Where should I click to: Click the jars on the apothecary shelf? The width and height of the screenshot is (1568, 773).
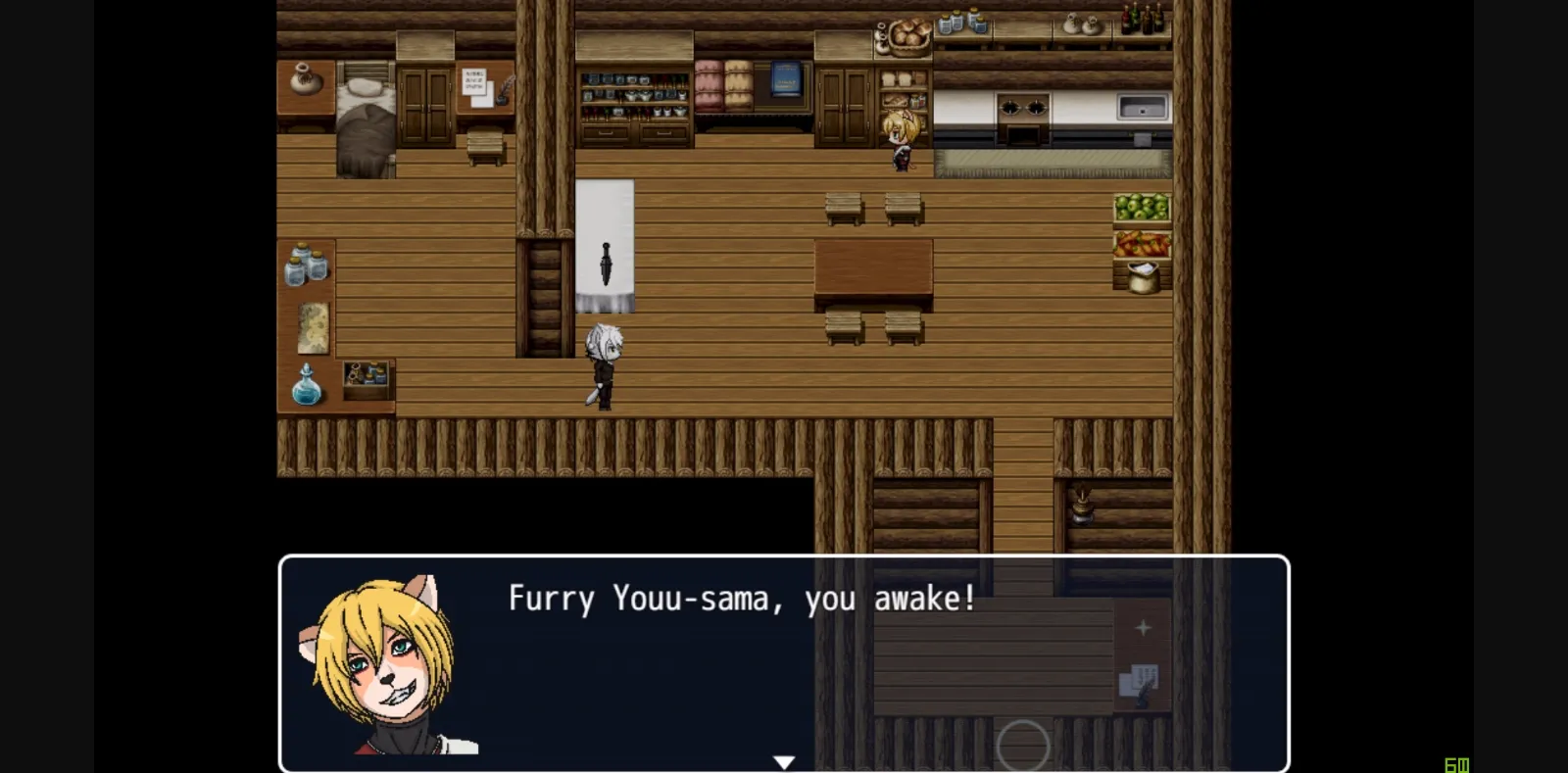pos(305,263)
